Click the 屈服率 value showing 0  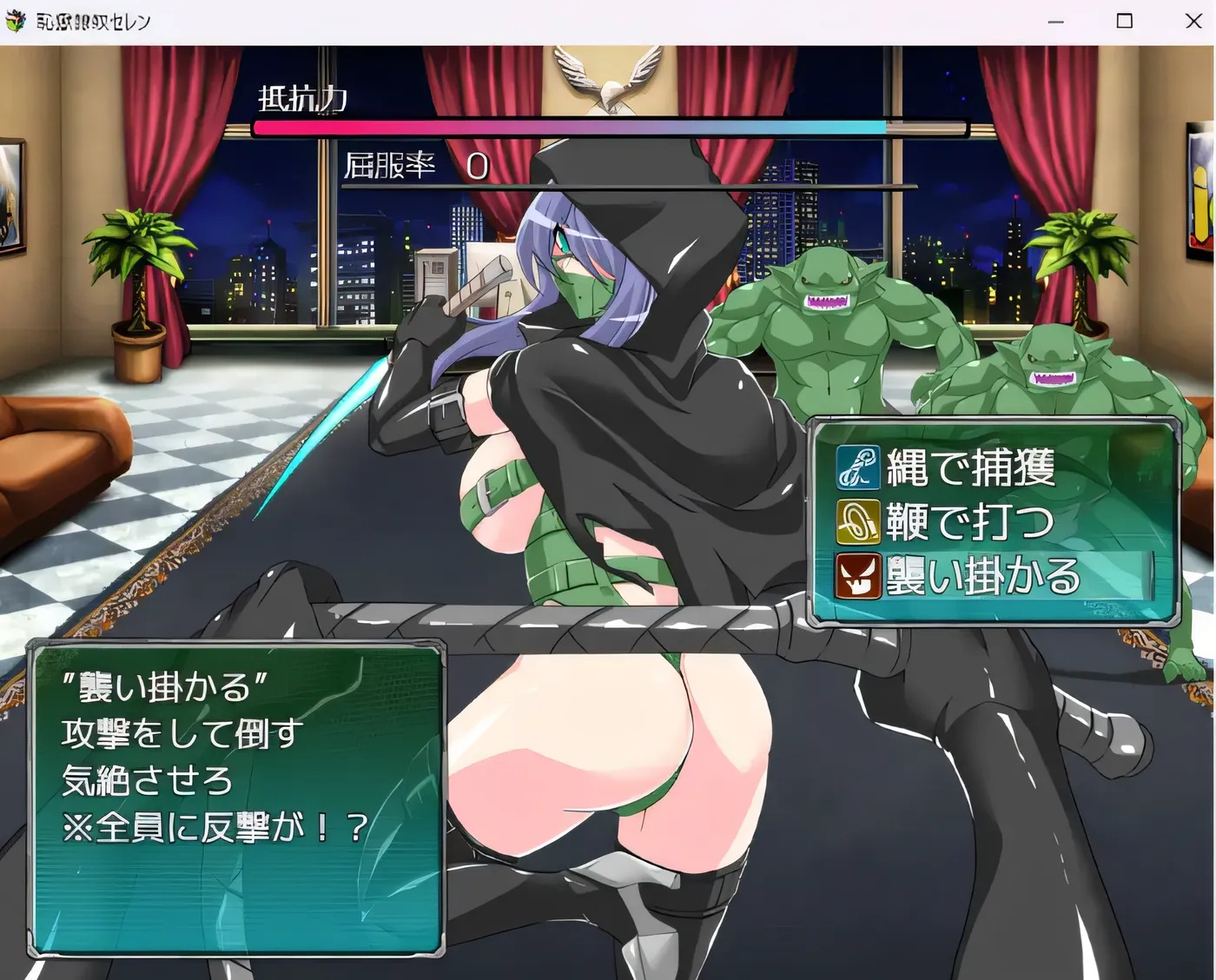(x=475, y=167)
